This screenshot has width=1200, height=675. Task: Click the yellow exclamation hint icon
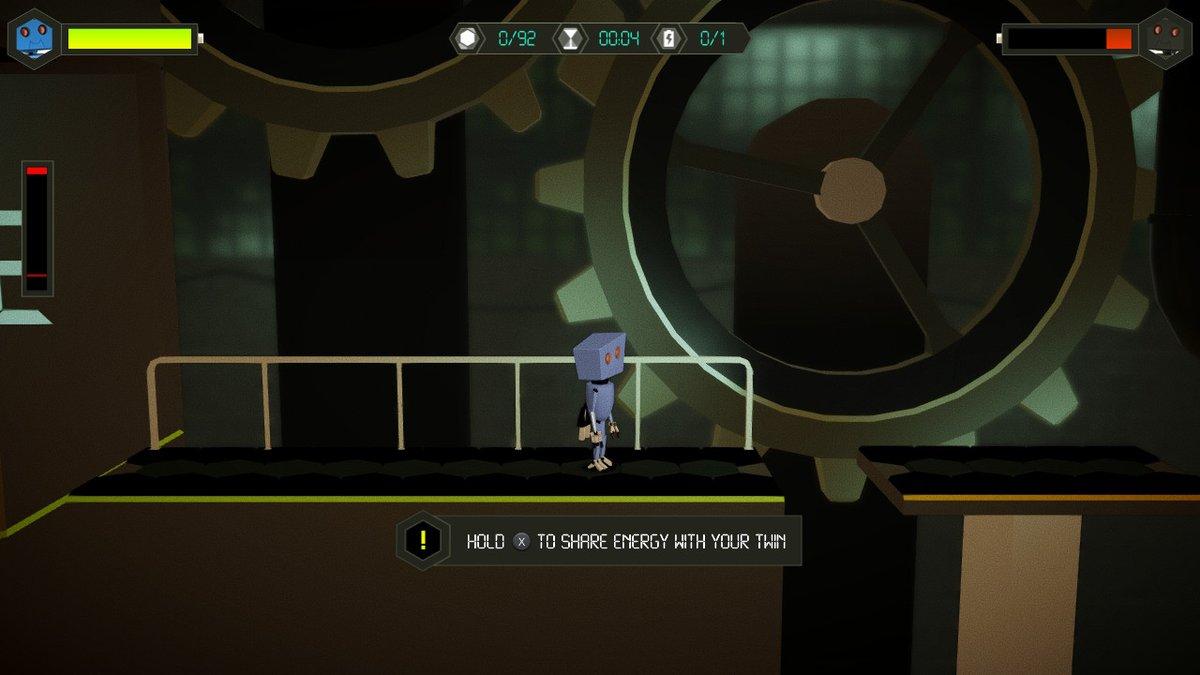(423, 541)
